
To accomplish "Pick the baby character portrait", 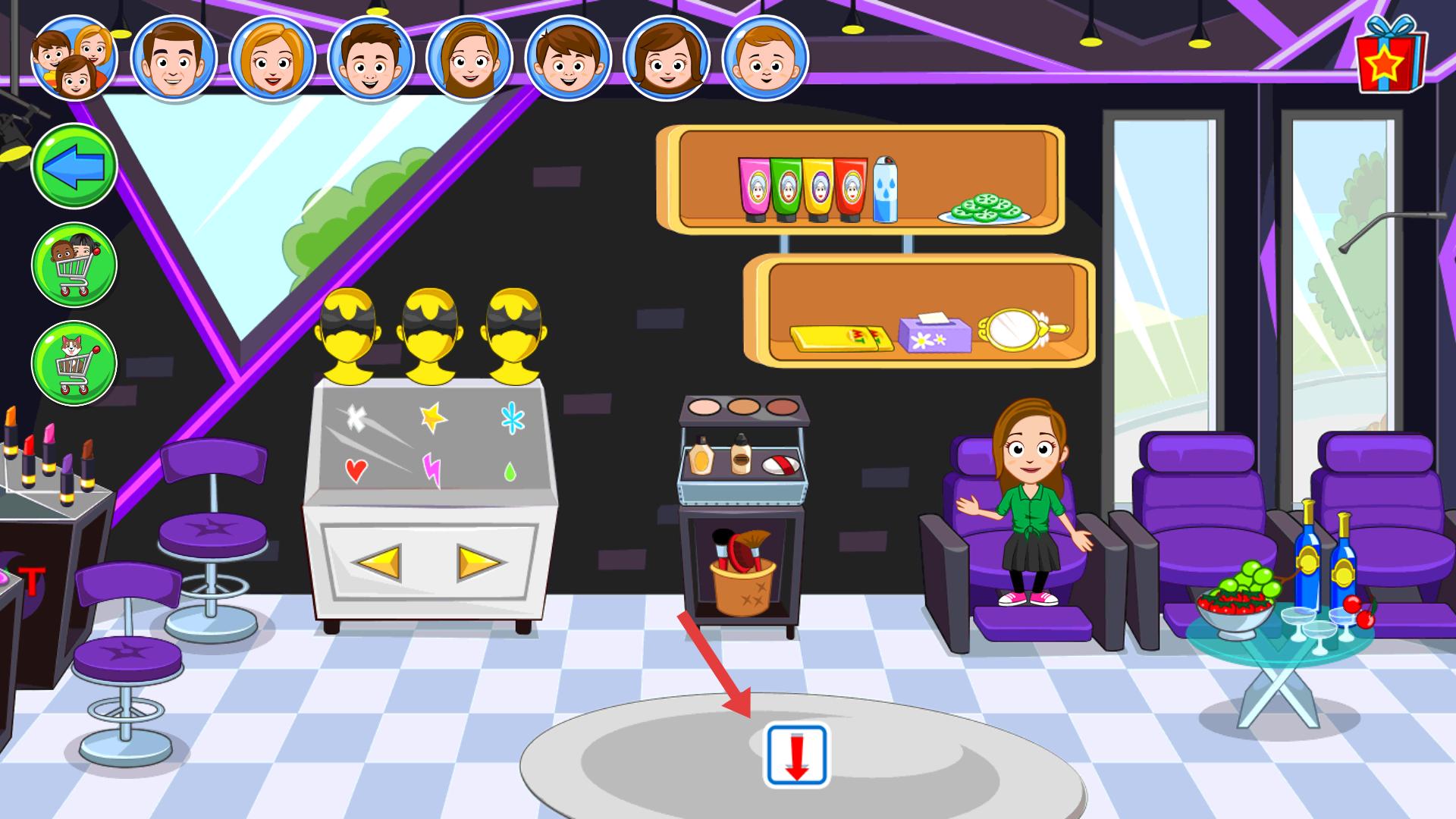I will 765,59.
